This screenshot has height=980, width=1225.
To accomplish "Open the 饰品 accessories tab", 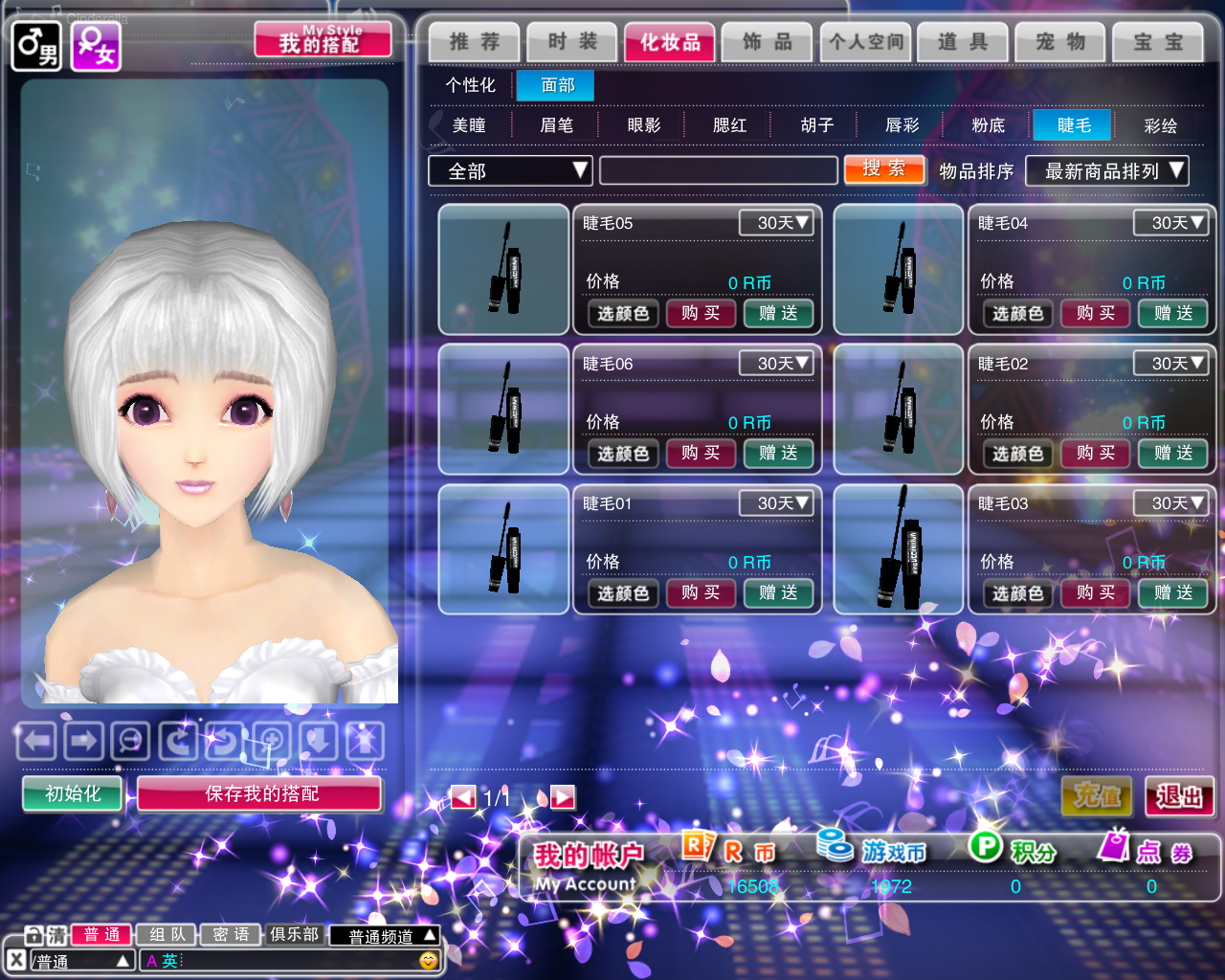I will pyautogui.click(x=768, y=42).
